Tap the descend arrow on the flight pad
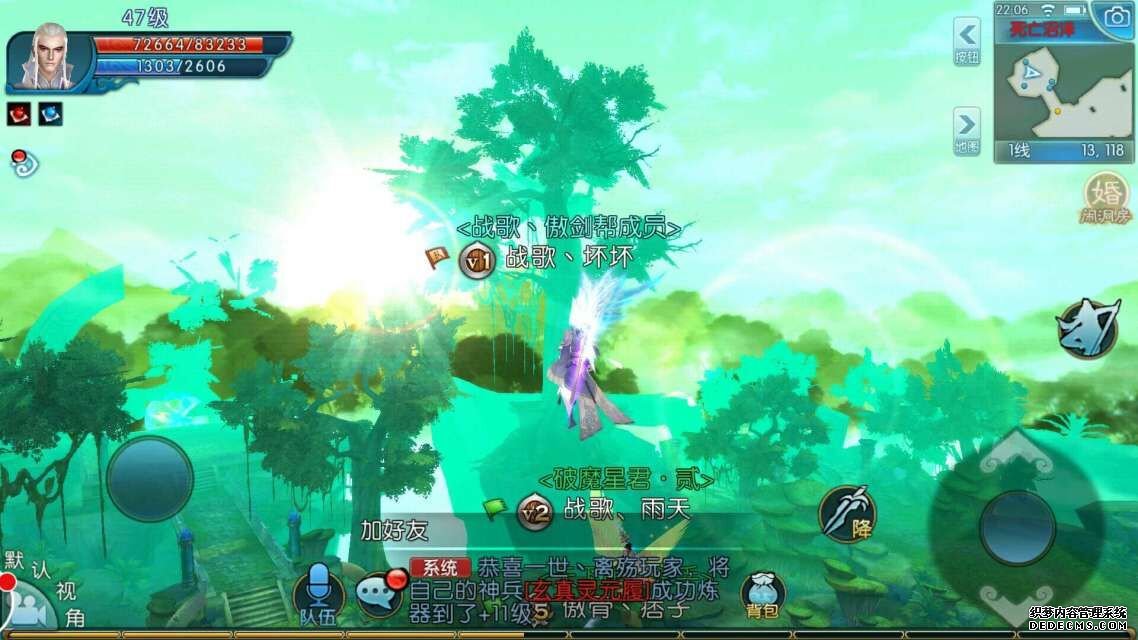The width and height of the screenshot is (1138, 640). click(1017, 598)
